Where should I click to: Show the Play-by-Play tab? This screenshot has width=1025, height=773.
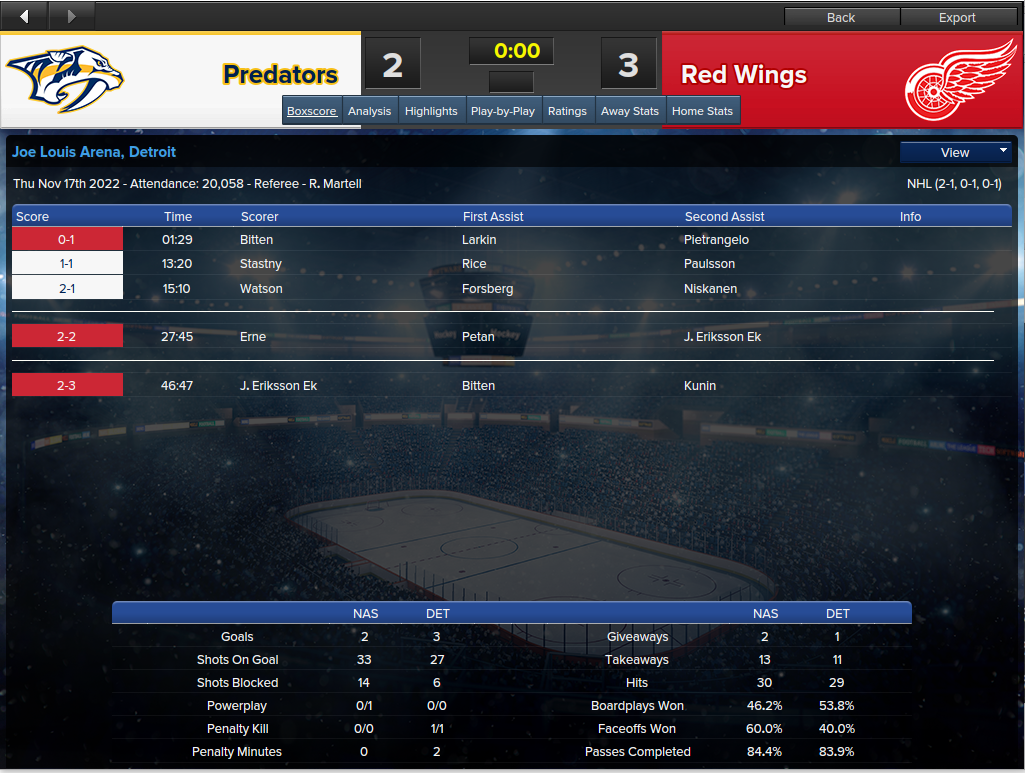coord(502,111)
